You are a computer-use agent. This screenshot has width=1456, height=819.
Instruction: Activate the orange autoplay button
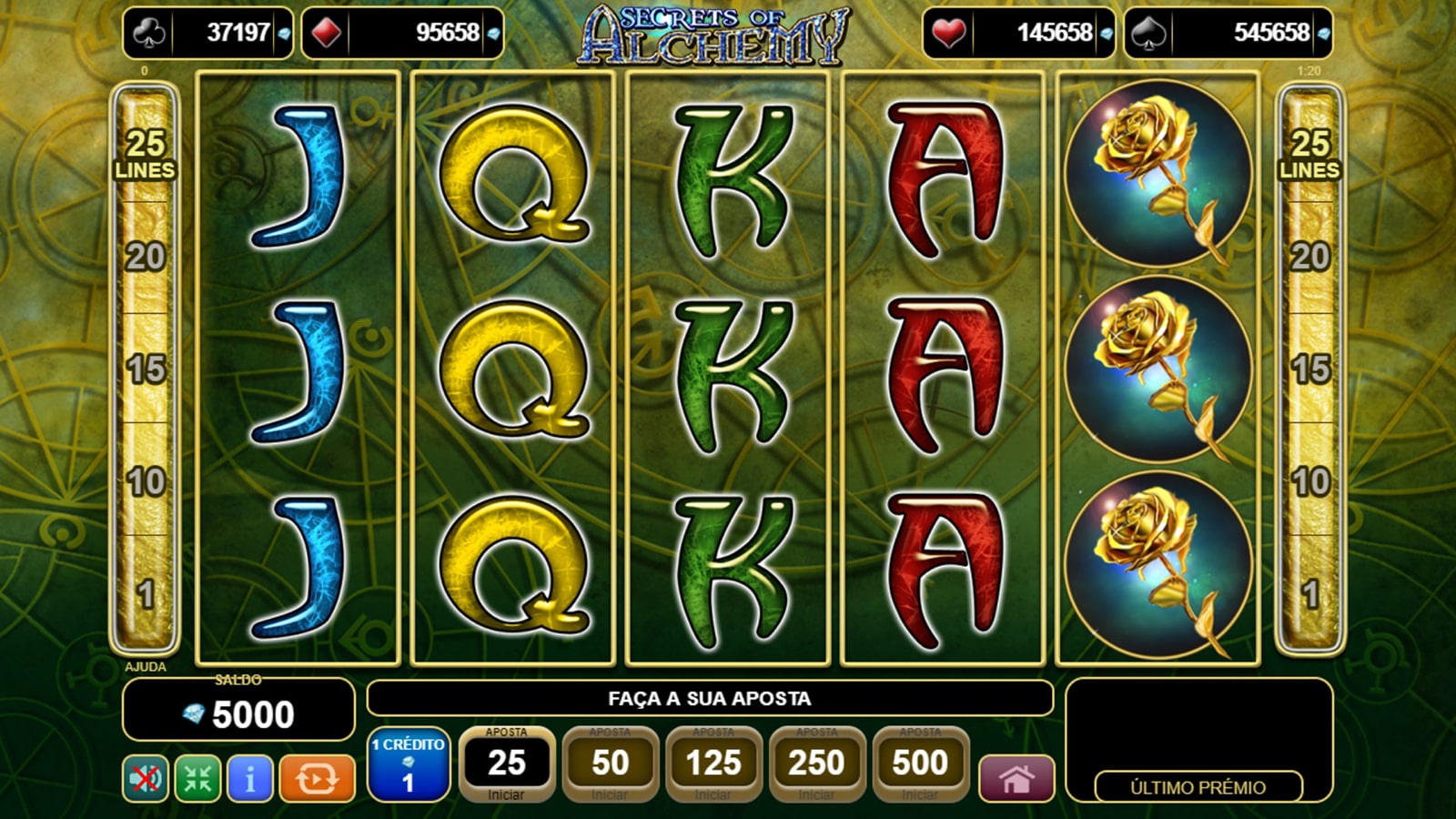[317, 779]
